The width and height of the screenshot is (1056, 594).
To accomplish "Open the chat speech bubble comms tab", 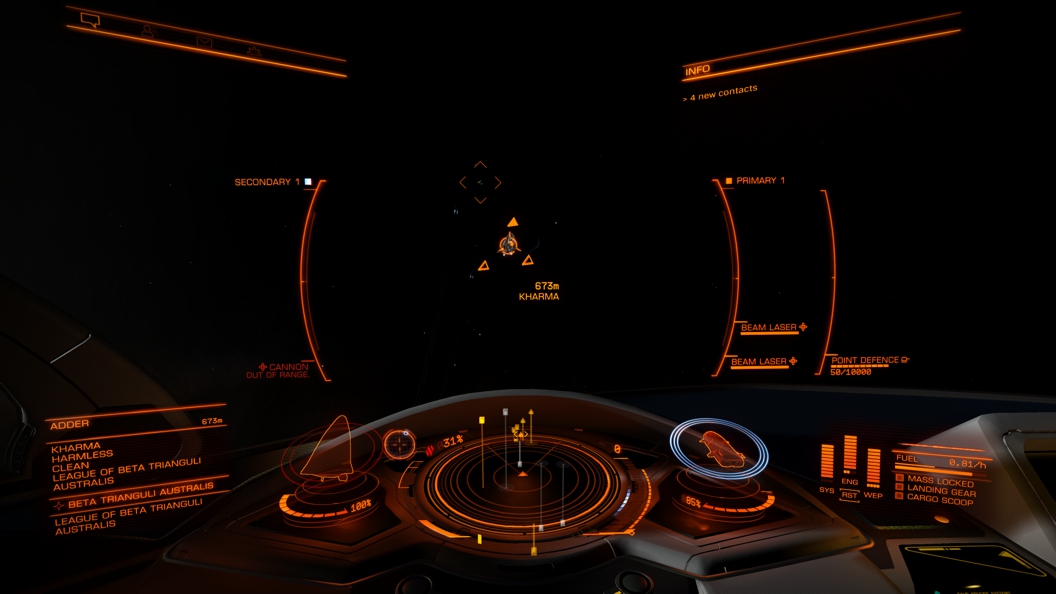I will pyautogui.click(x=90, y=20).
